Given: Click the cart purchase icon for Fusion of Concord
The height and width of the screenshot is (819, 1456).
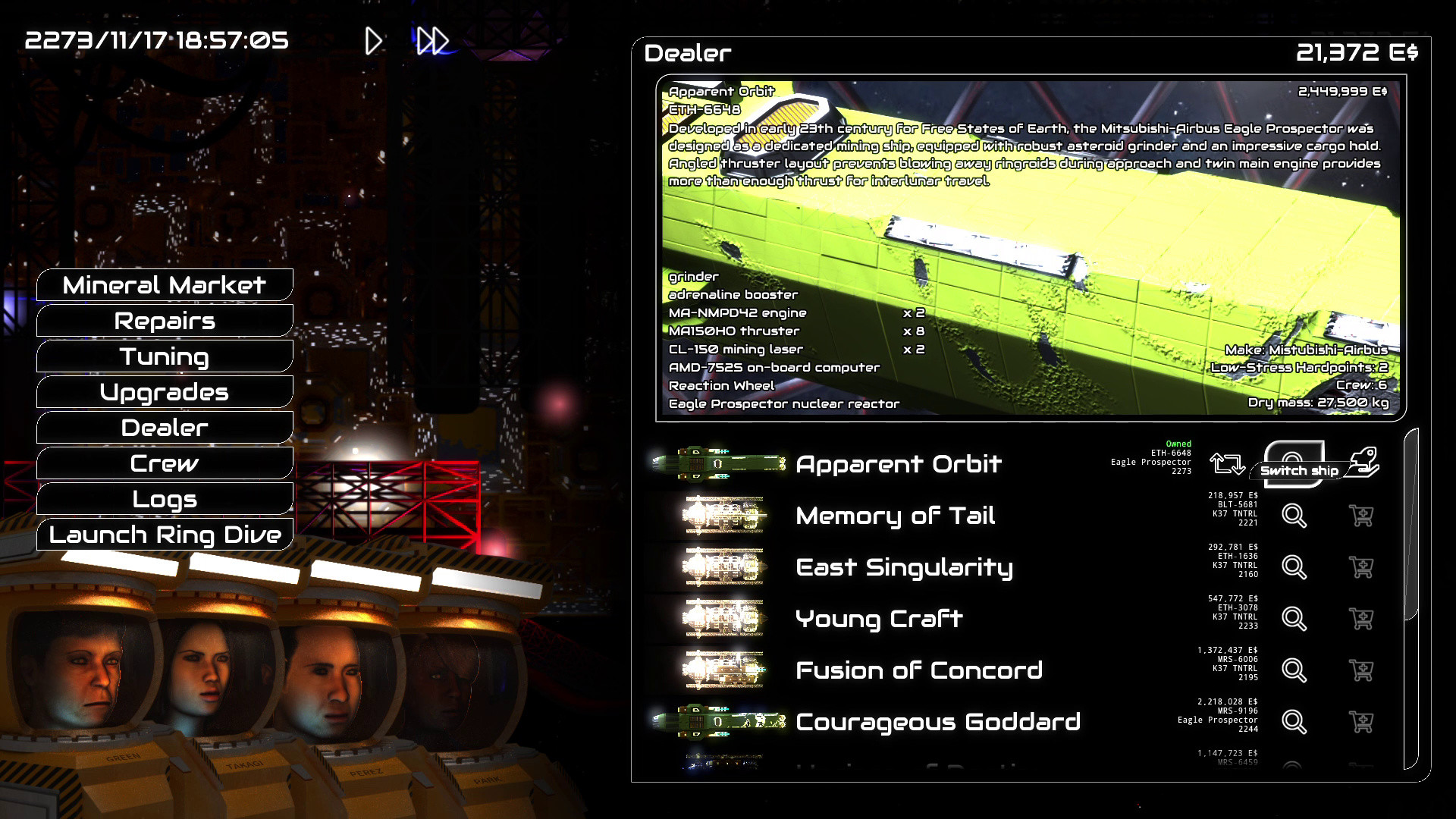Looking at the screenshot, I should [1363, 670].
